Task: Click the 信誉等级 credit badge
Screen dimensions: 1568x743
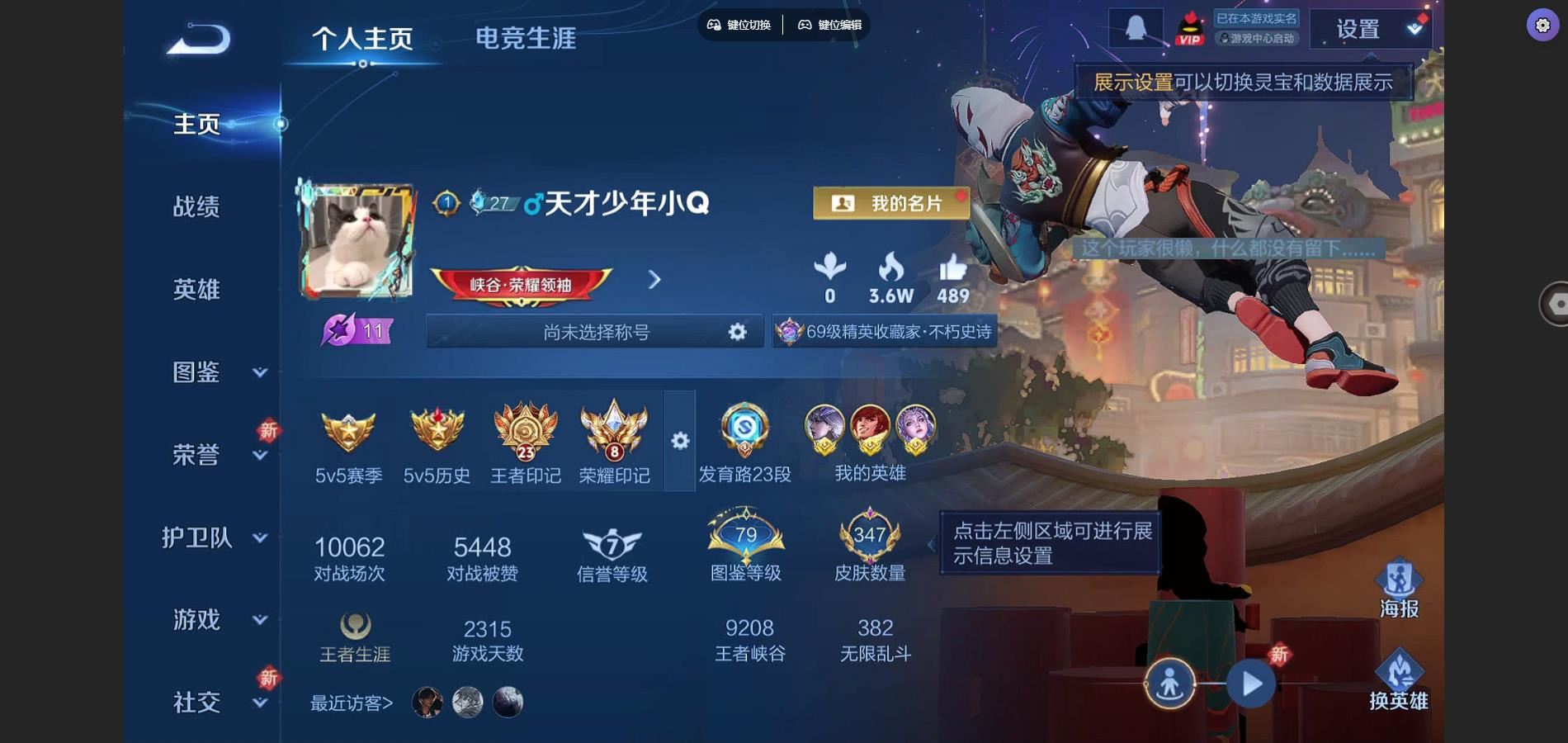Action: (x=611, y=542)
